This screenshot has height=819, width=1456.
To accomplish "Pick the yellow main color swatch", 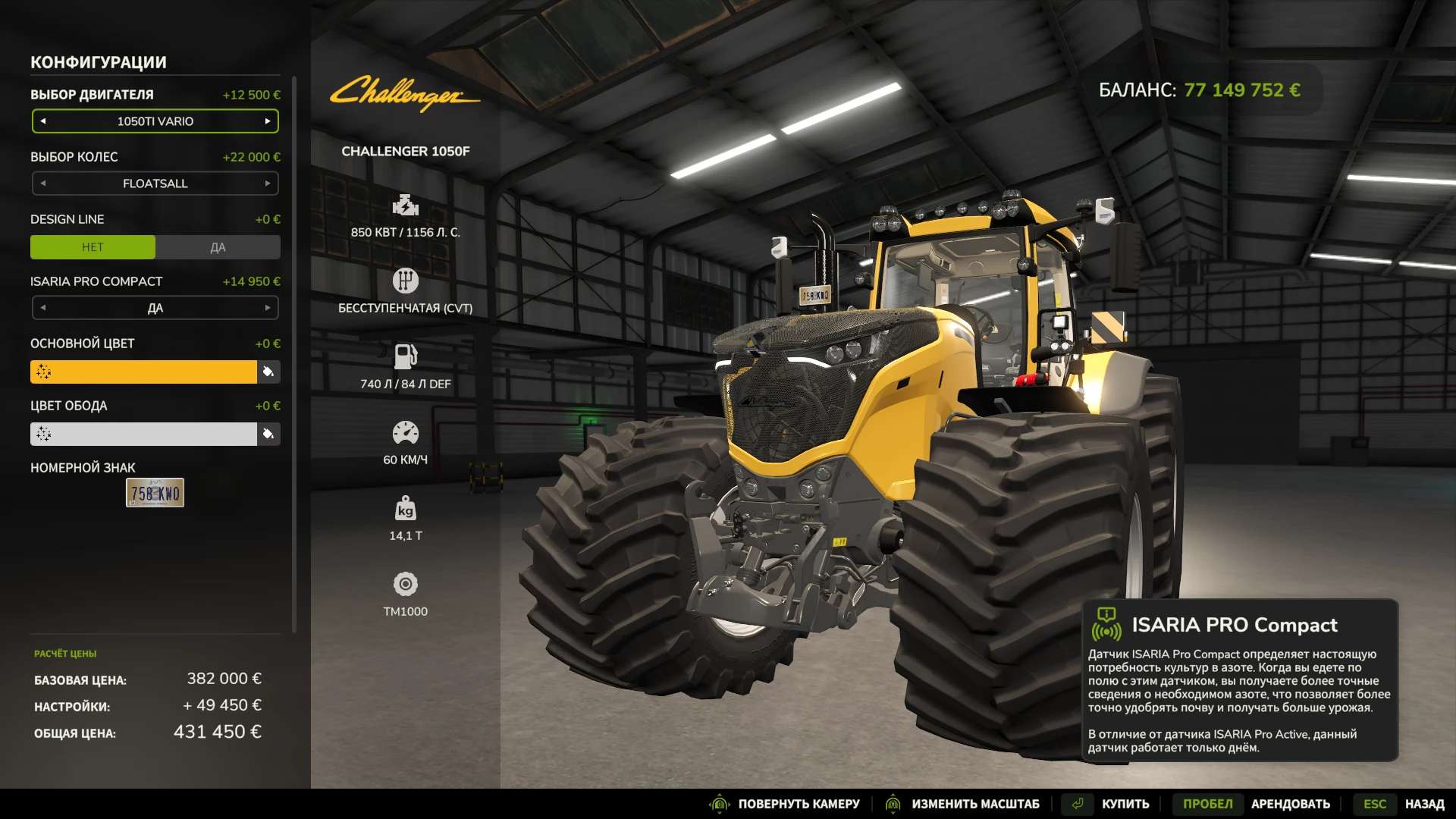I will 144,372.
